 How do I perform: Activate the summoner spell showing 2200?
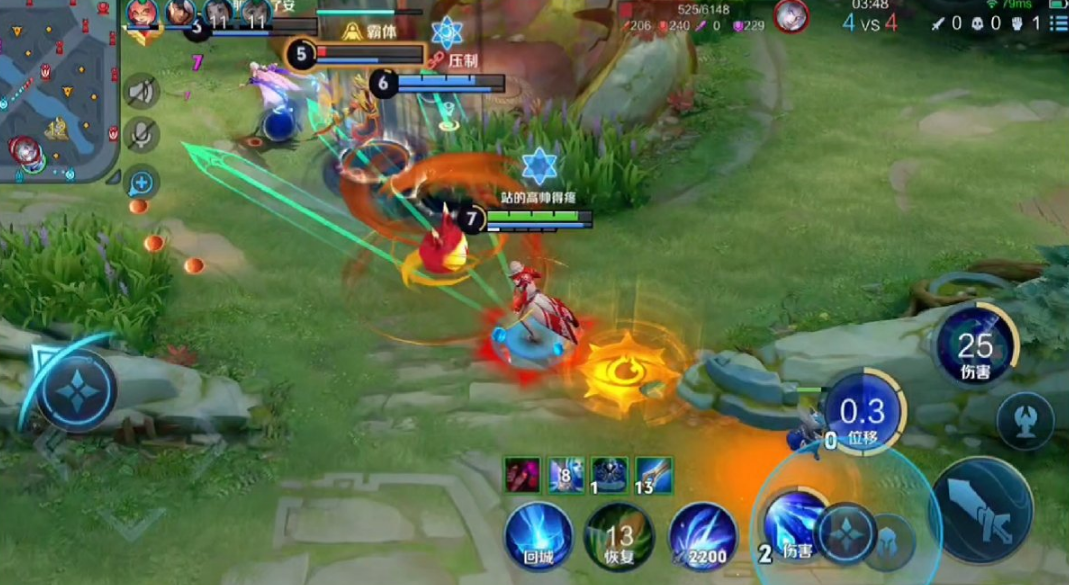coord(703,537)
